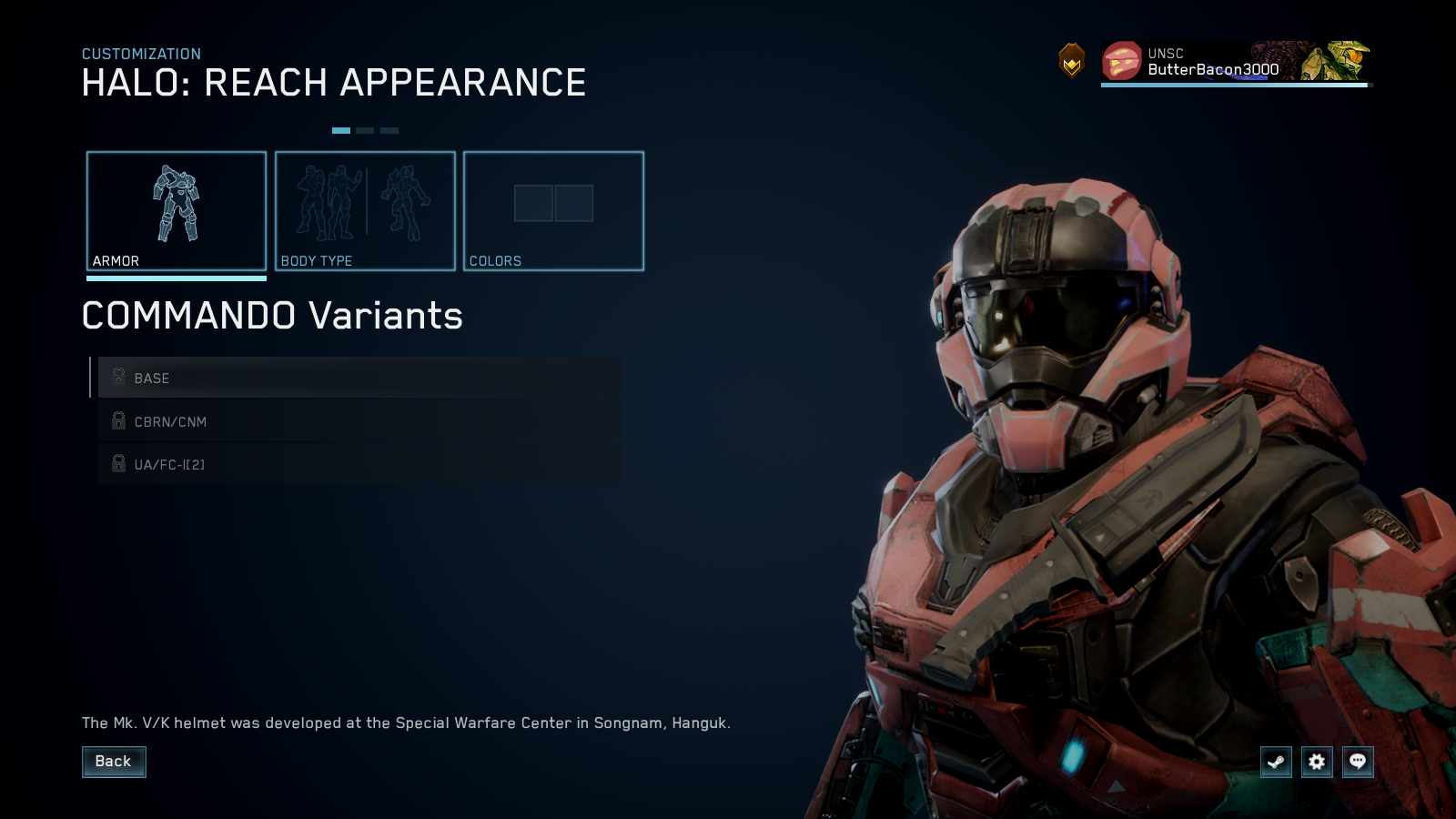Select the UA/FC-I[2] variant option
Screen dimensions: 1456x819
[x=273, y=463]
